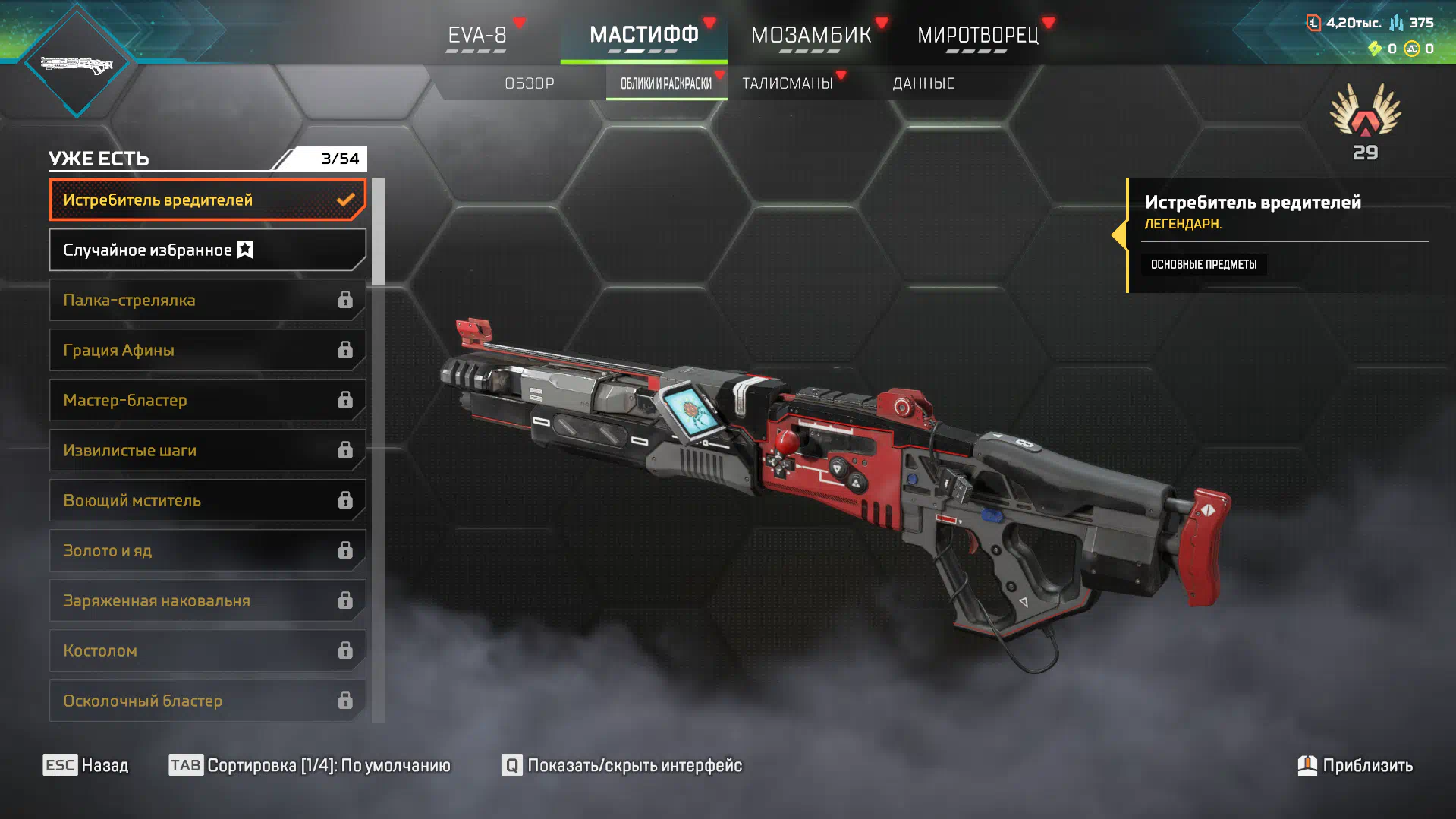The width and height of the screenshot is (1456, 819).
Task: Pick the Костолом skin entry
Action: tap(206, 650)
